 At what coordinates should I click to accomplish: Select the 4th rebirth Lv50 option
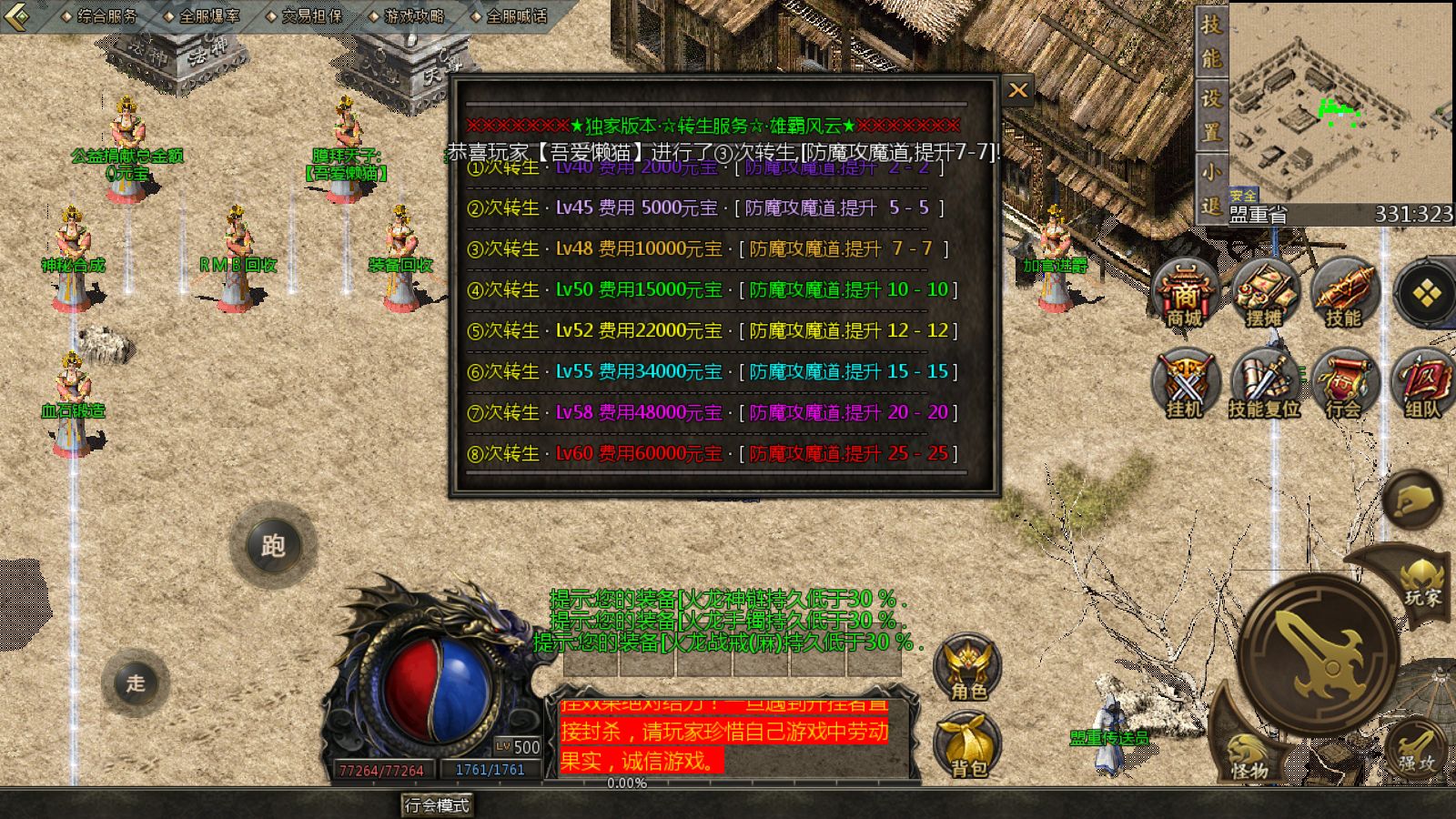711,290
